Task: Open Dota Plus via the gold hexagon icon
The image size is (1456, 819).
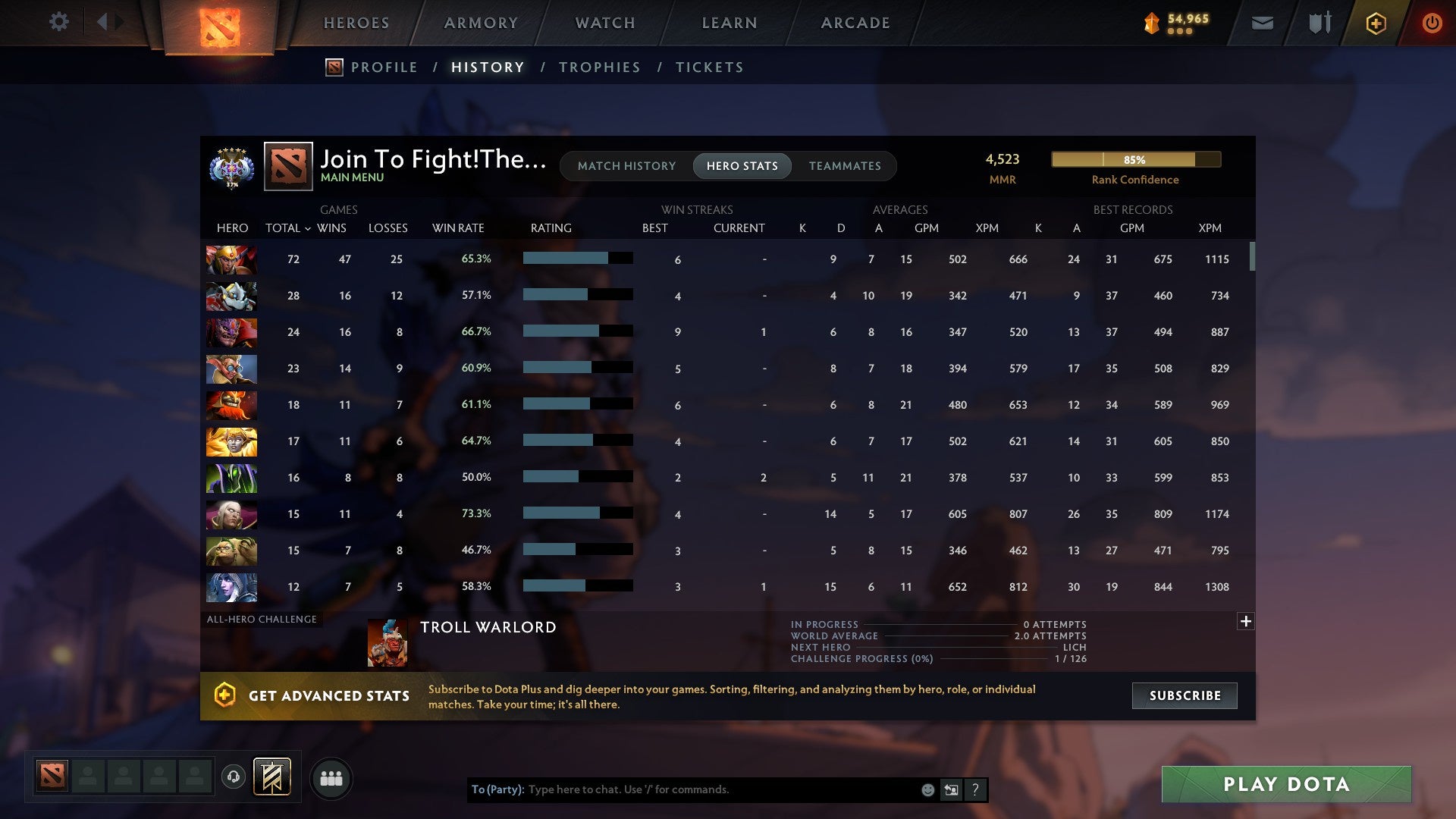Action: point(1375,23)
